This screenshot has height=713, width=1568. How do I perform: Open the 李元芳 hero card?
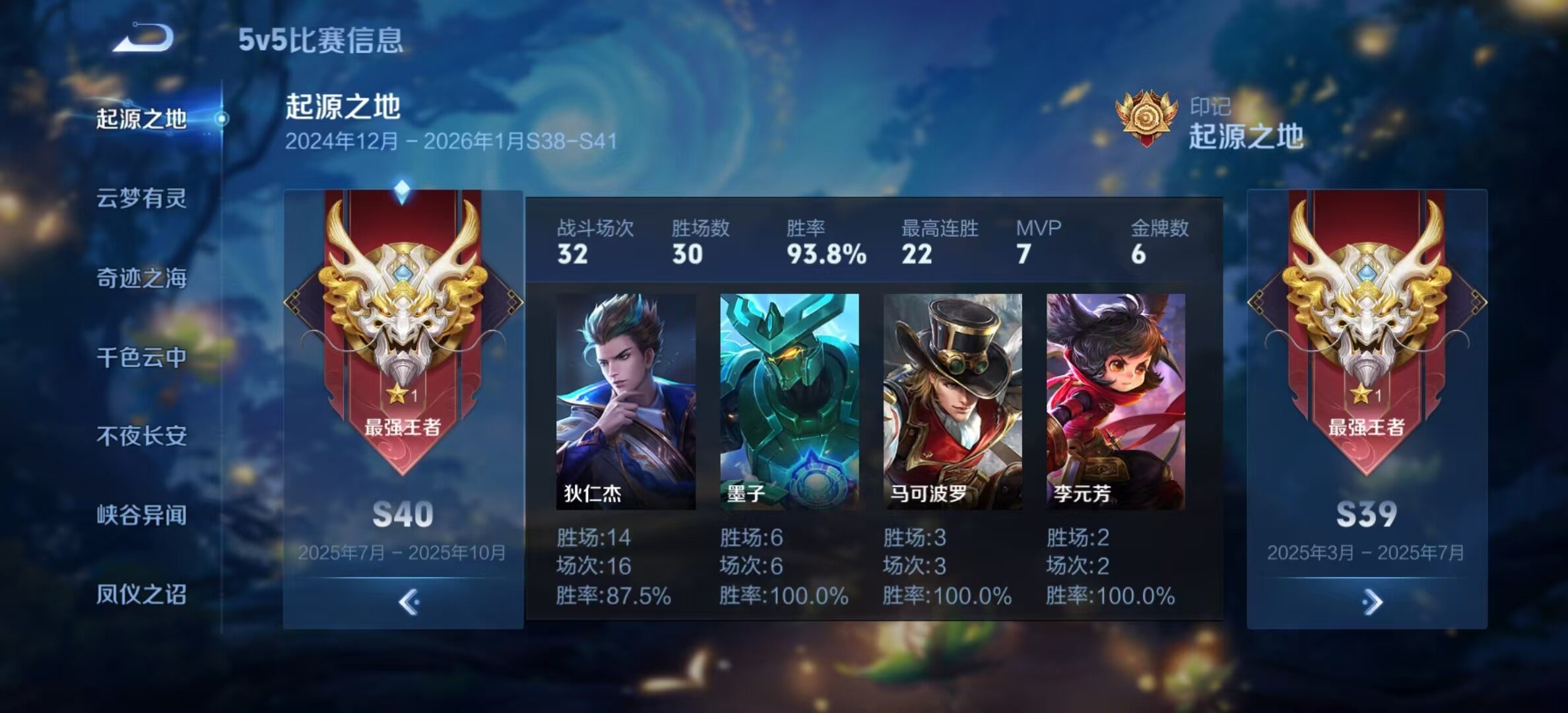click(1116, 401)
